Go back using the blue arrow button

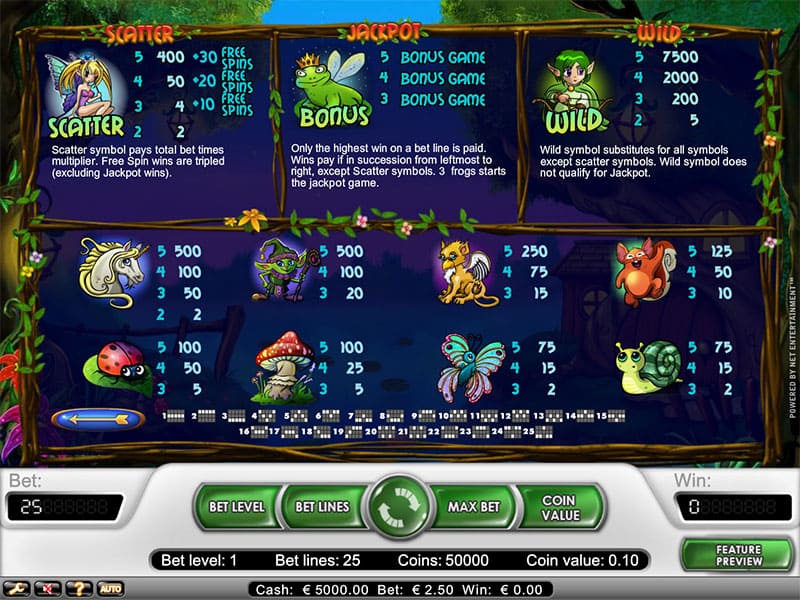point(97,418)
